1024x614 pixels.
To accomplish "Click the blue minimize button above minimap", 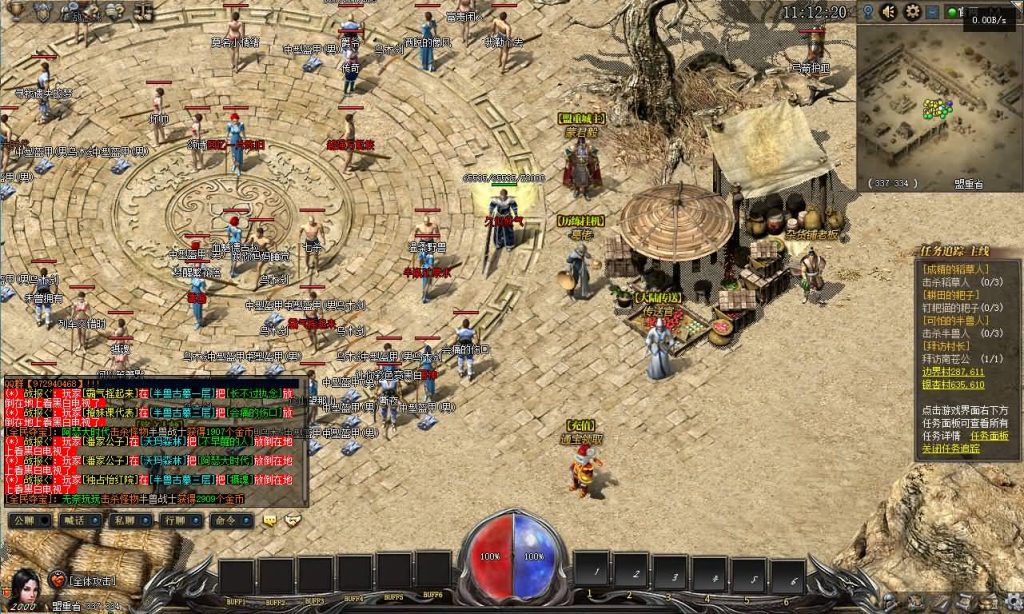I will click(933, 12).
